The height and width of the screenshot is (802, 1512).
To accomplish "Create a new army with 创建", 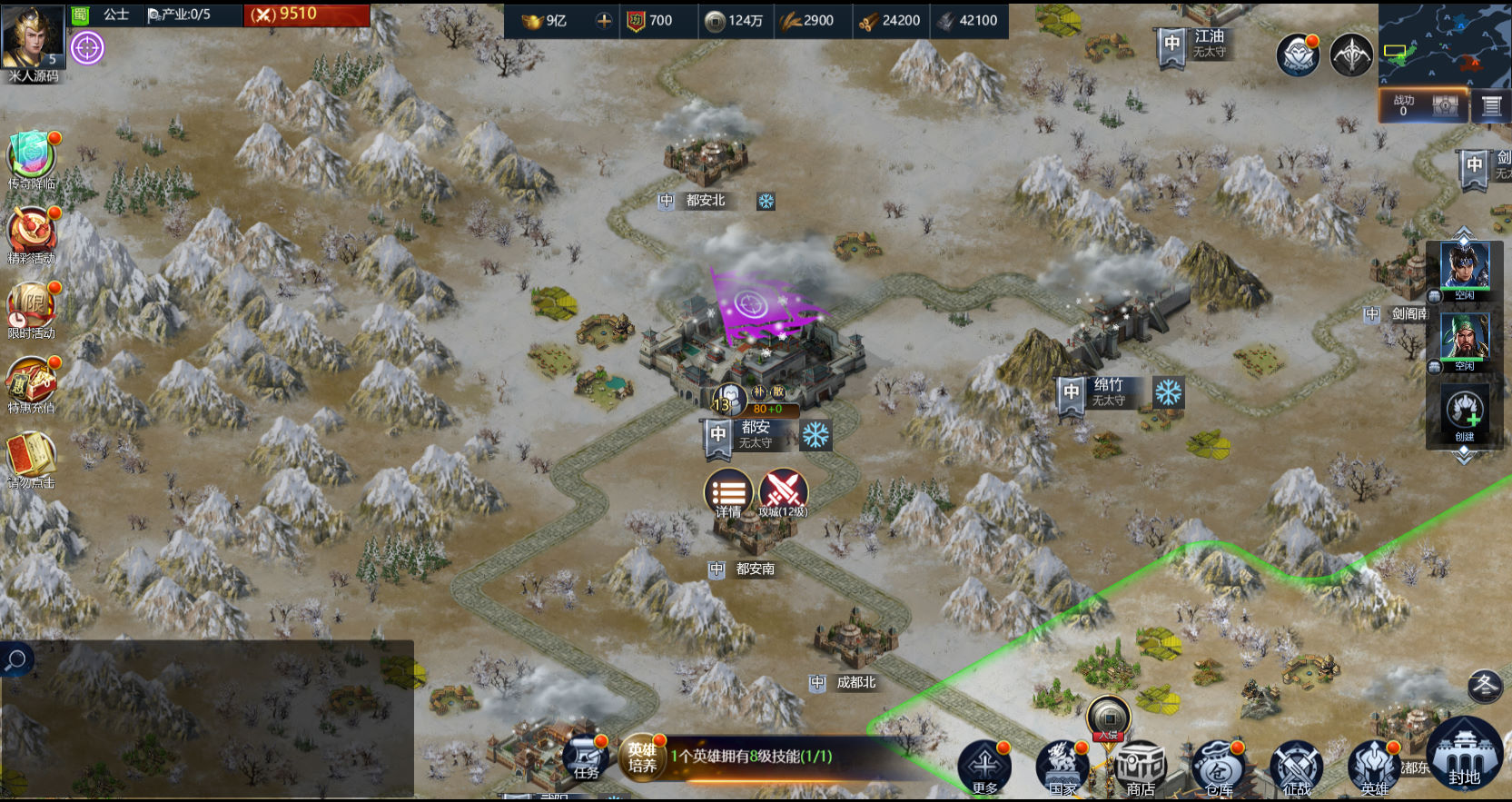I will pyautogui.click(x=1464, y=414).
